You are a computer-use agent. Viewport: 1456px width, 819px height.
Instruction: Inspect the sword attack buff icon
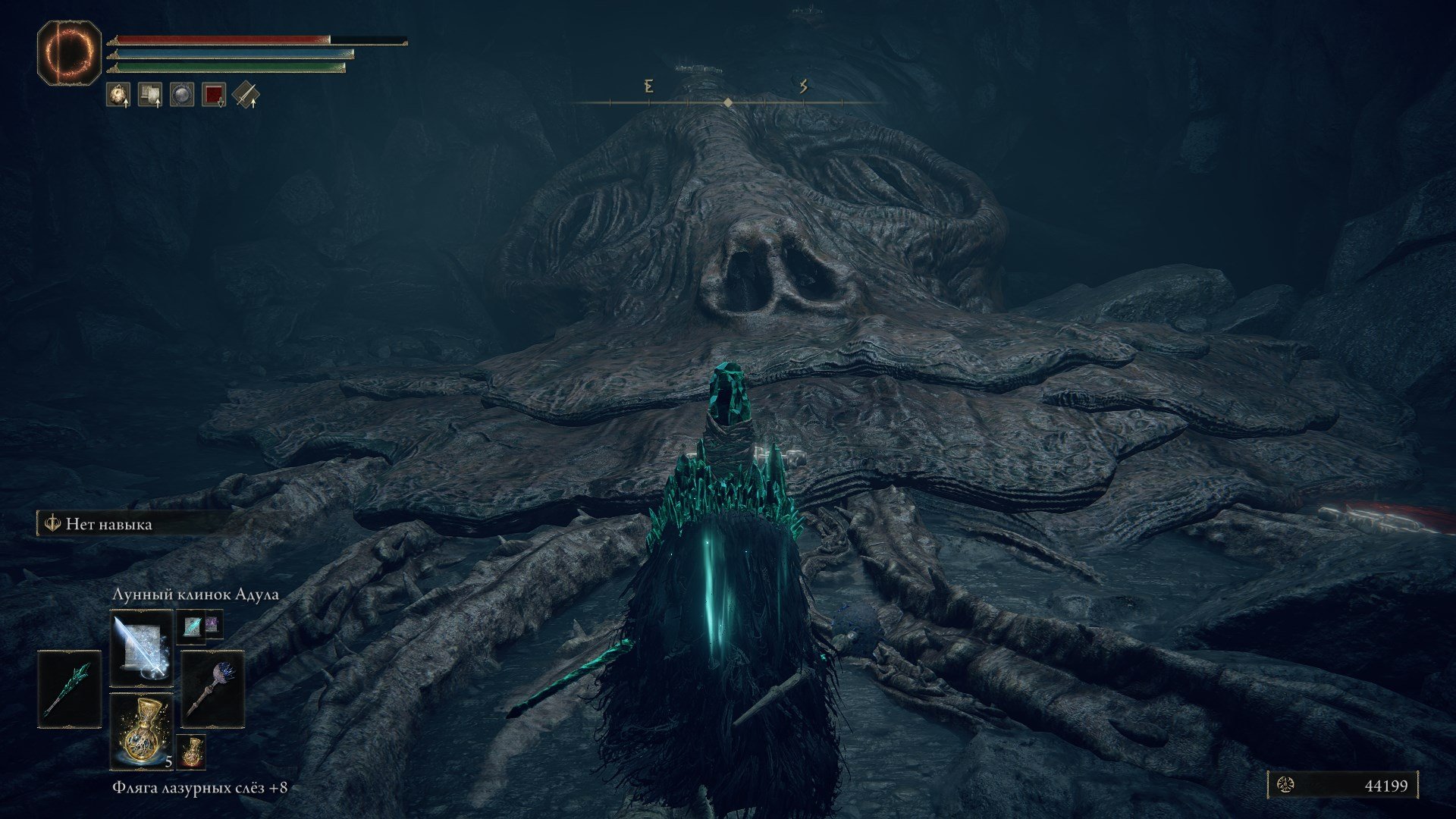tap(246, 95)
